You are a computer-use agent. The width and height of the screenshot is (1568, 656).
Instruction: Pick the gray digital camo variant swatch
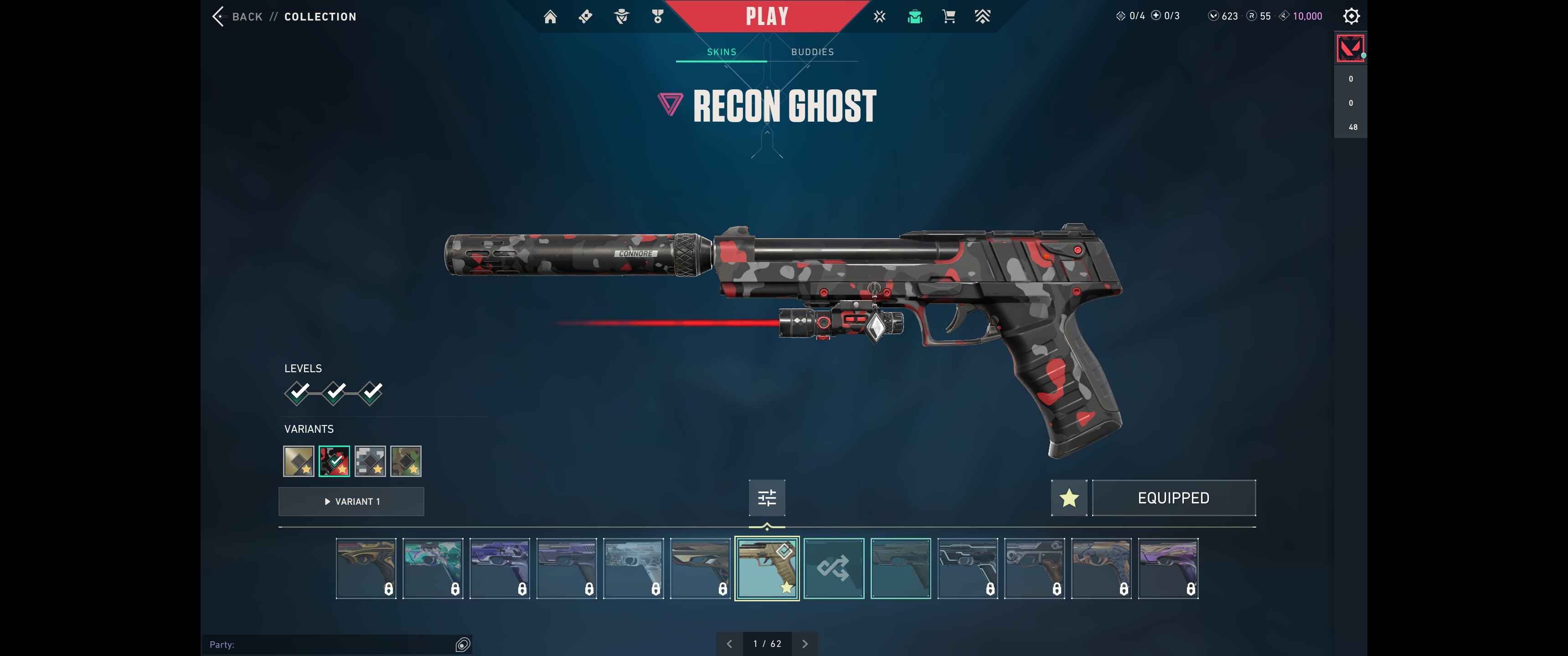coord(370,461)
